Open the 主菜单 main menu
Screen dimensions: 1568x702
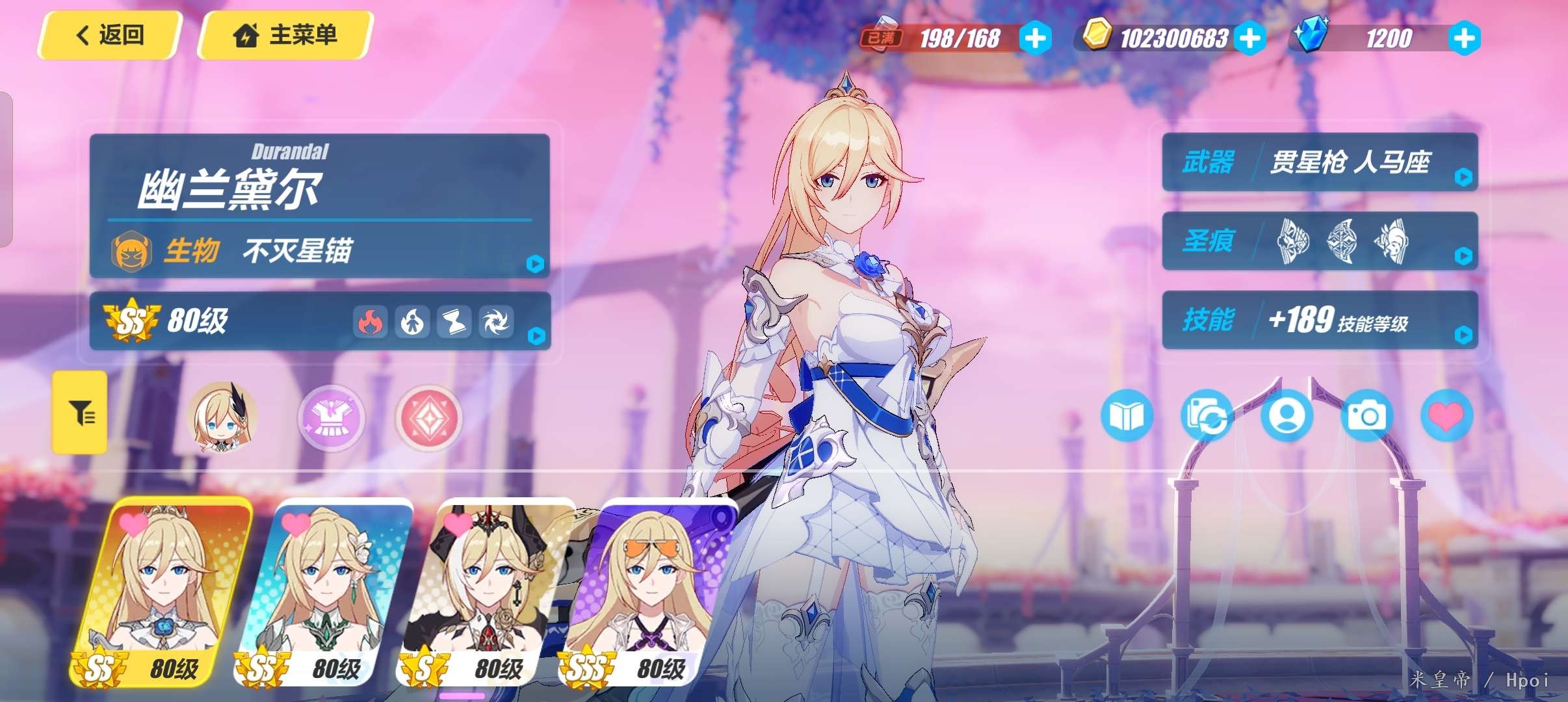[x=285, y=35]
